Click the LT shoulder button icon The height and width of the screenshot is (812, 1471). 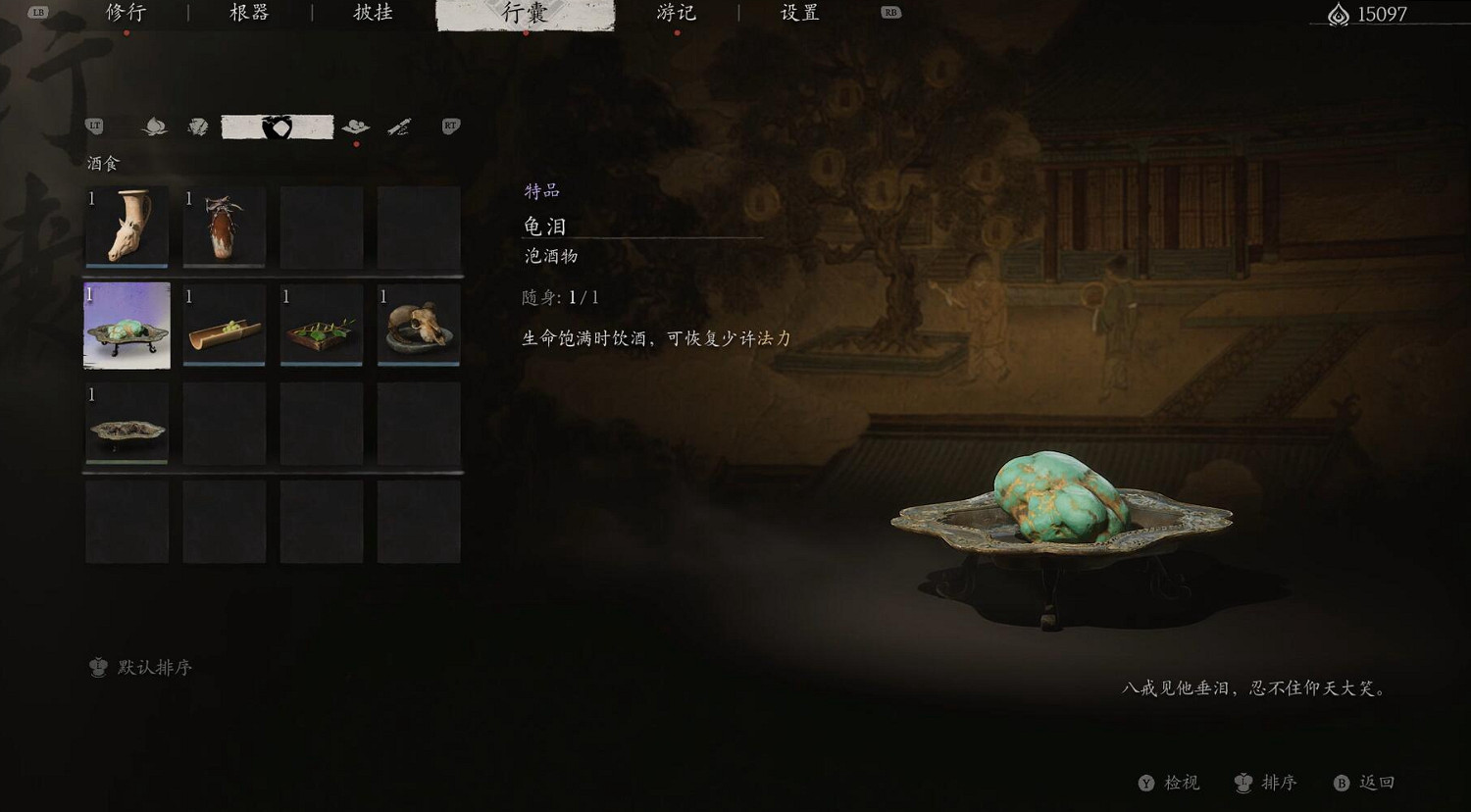click(94, 126)
